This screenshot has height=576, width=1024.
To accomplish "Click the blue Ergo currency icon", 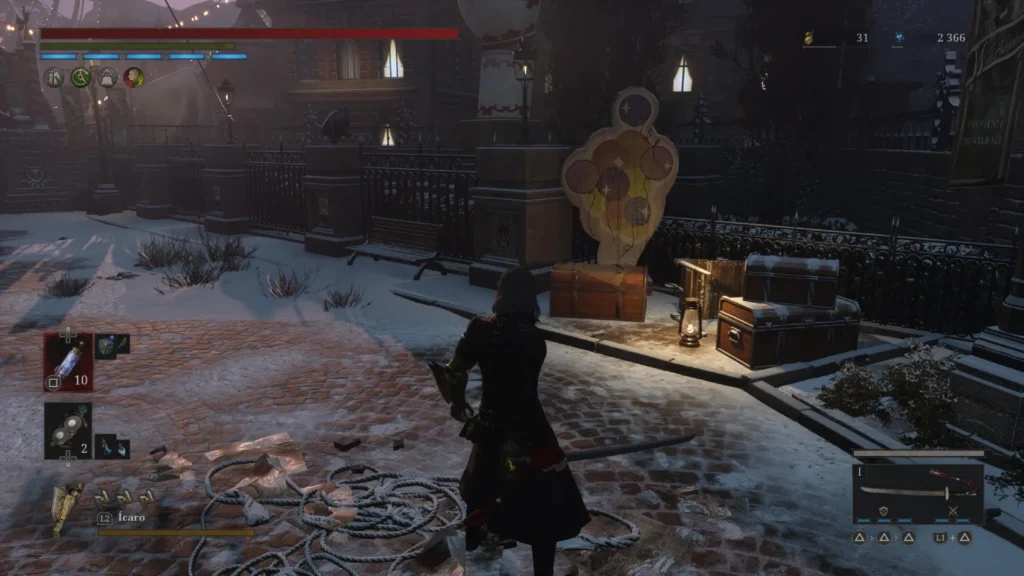I will [x=899, y=39].
